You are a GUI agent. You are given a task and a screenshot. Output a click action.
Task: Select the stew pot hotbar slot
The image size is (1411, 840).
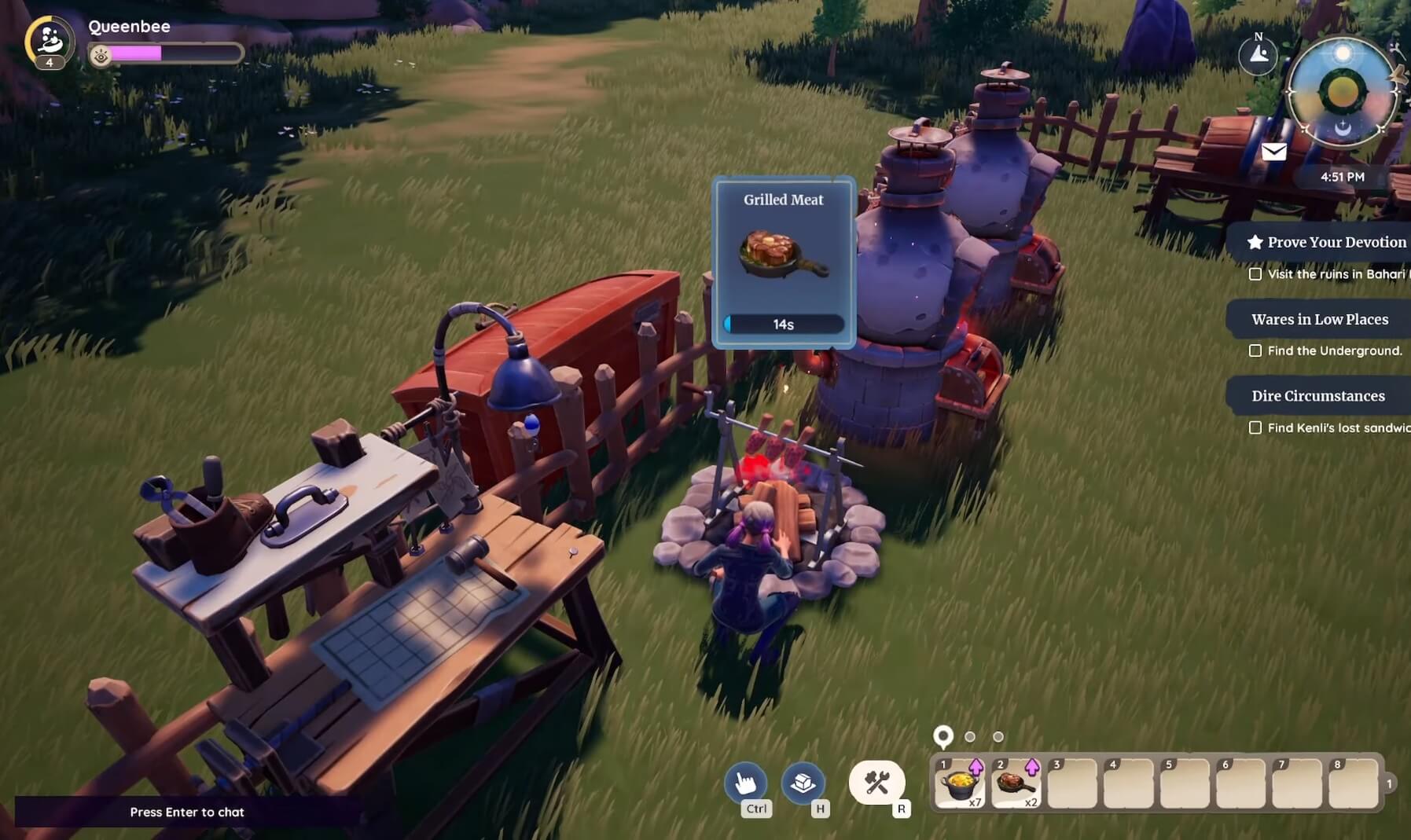pos(959,783)
